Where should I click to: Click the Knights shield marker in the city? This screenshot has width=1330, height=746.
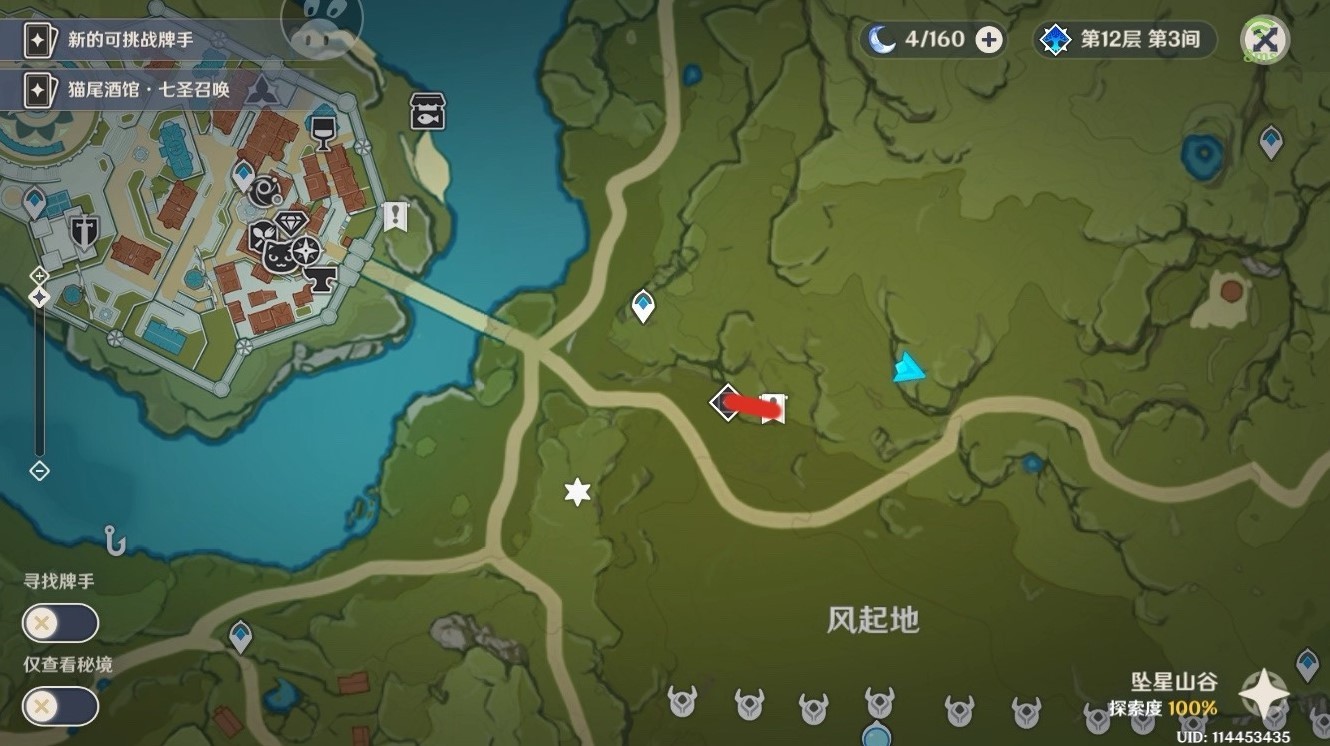click(x=82, y=232)
